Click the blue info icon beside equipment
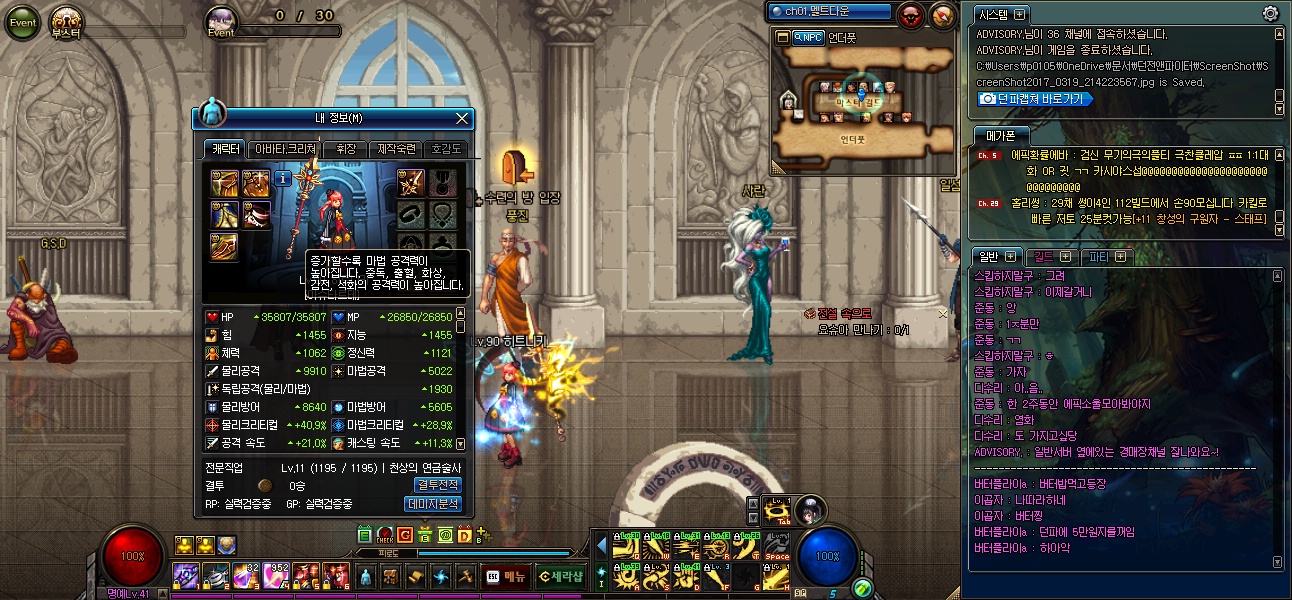This screenshot has height=600, width=1292. [283, 178]
